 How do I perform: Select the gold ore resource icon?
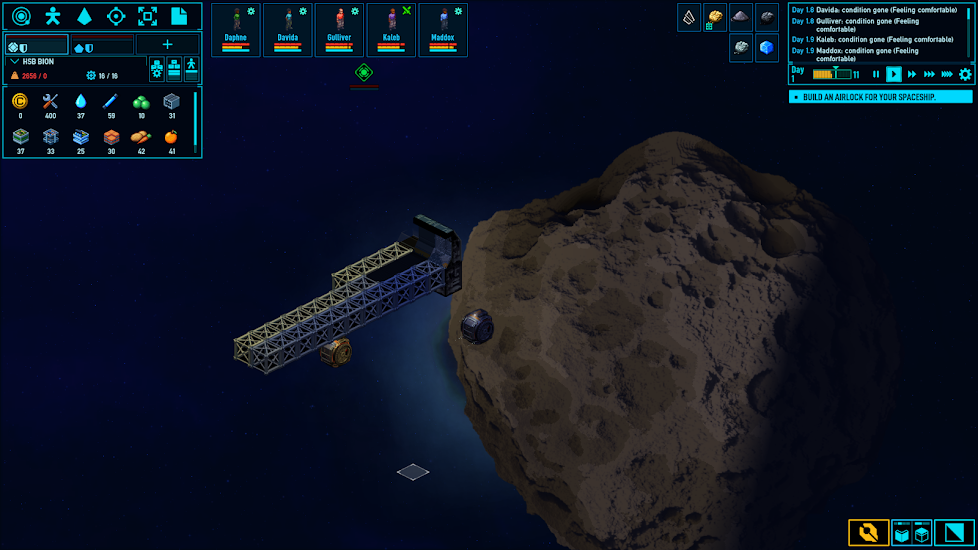715,17
